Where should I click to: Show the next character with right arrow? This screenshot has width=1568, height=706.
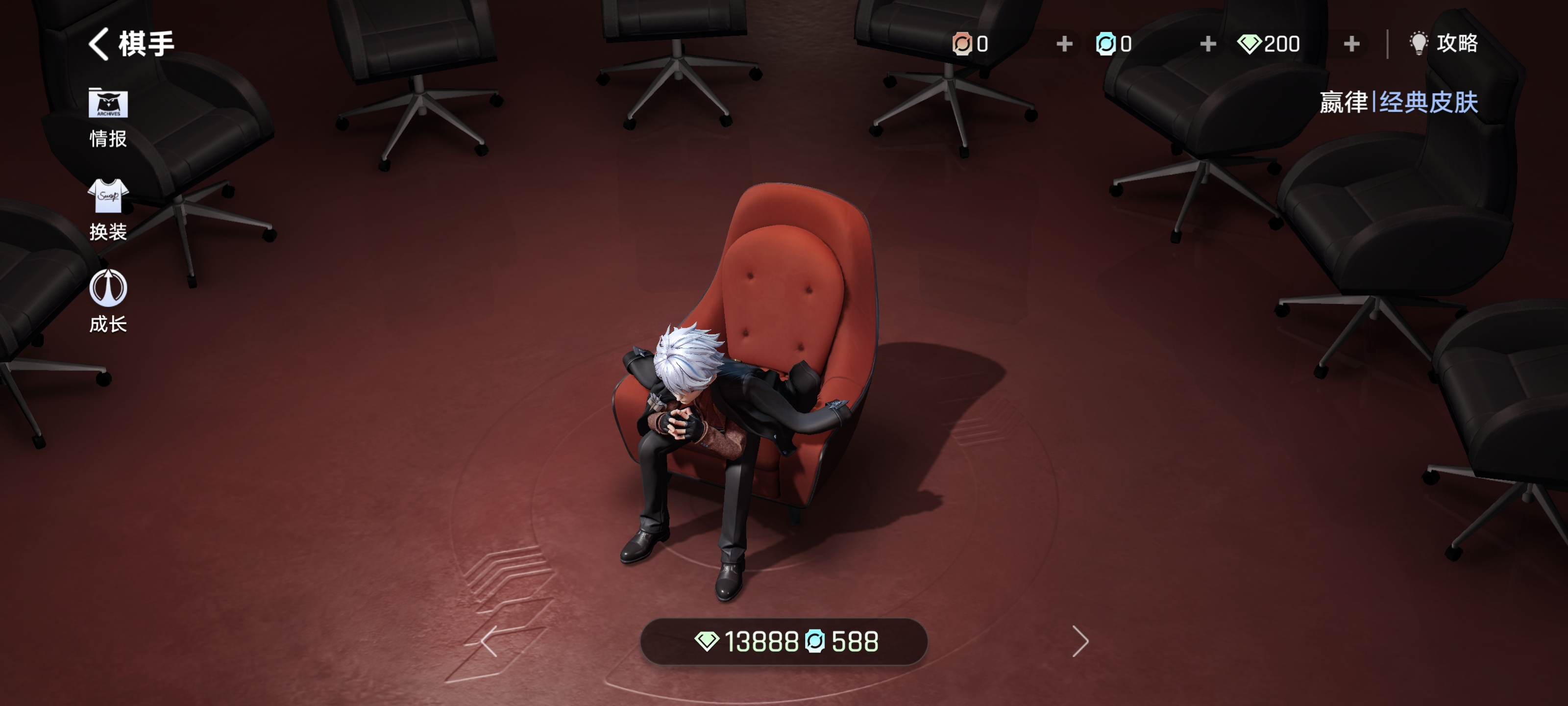[1080, 641]
